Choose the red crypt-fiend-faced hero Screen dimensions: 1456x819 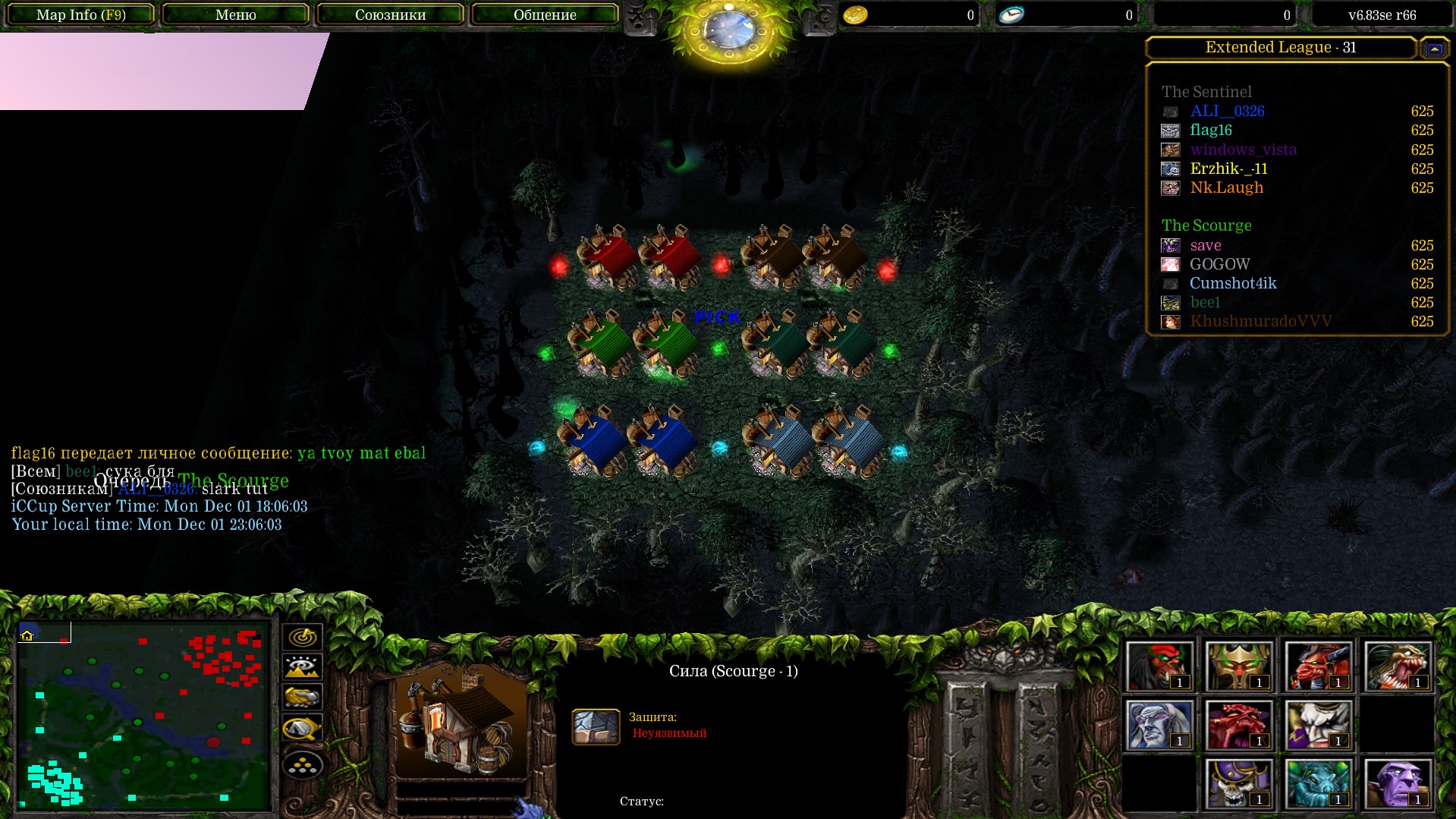[1238, 725]
